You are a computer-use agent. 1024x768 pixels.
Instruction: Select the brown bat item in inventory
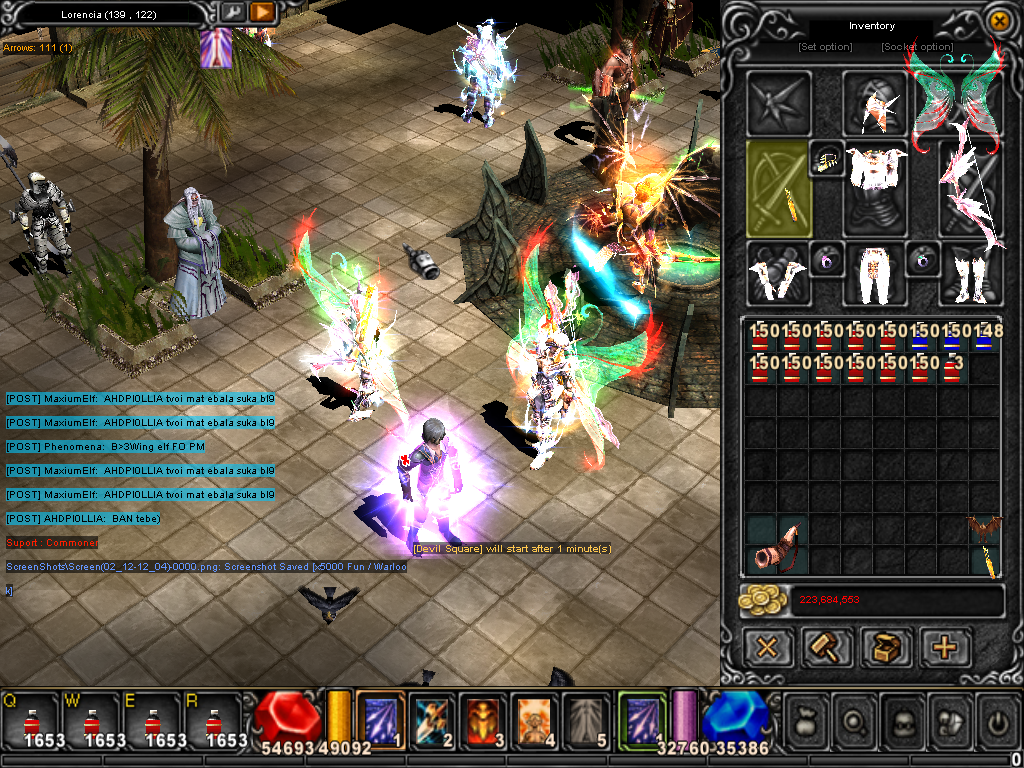pos(984,528)
